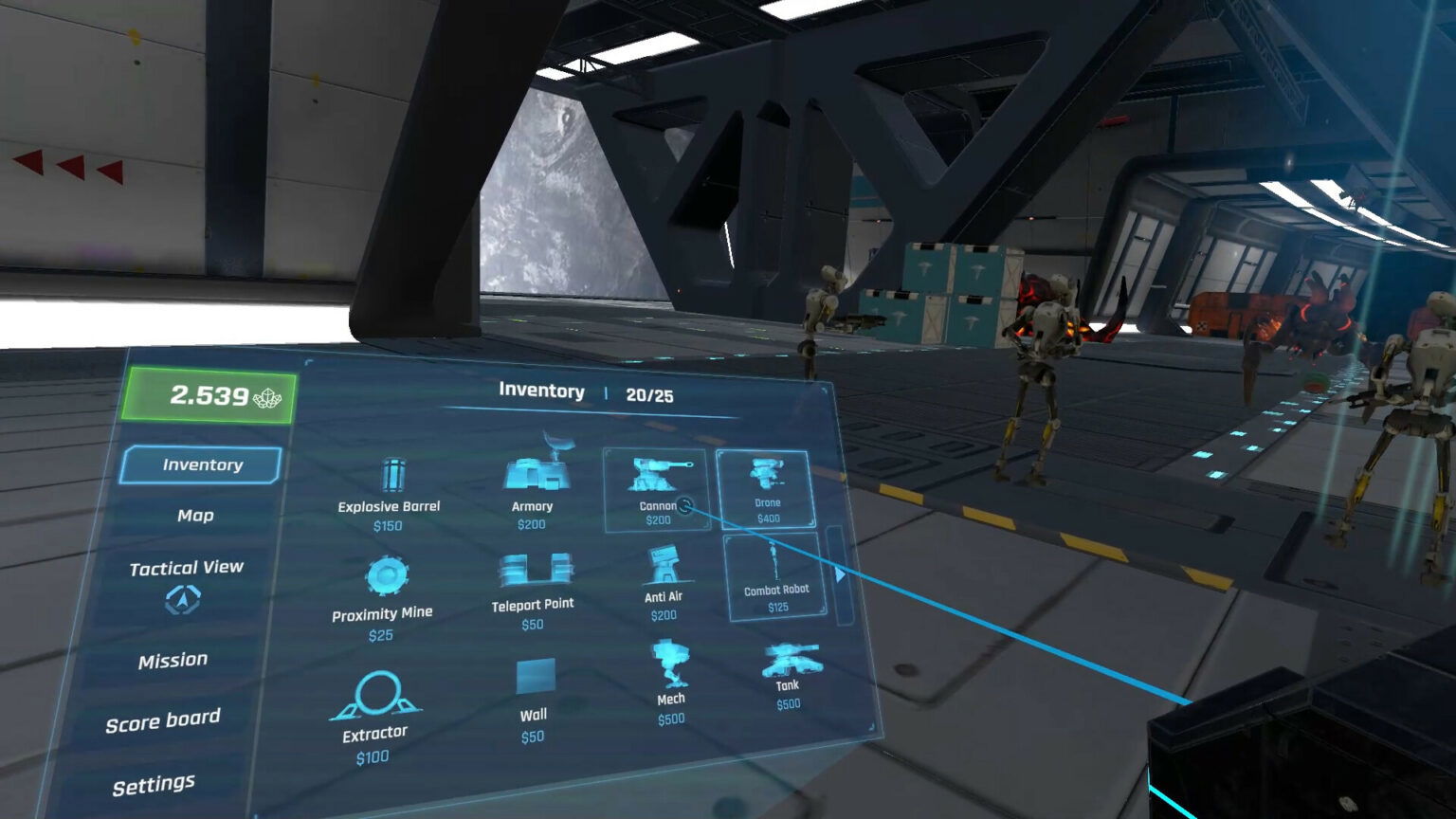
Task: Open the Score board
Action: pyautogui.click(x=164, y=719)
